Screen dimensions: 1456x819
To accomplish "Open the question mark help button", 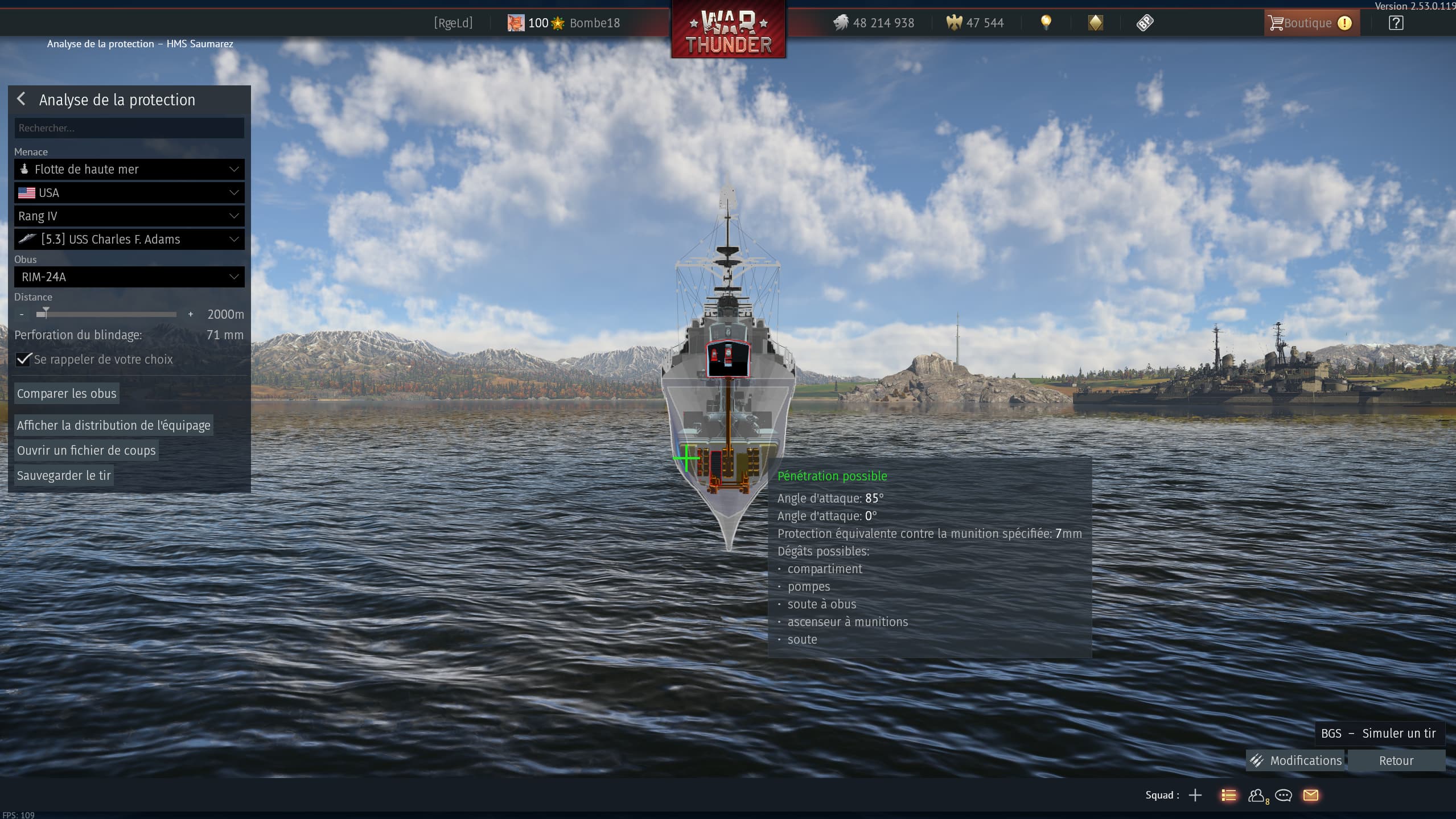I will coord(1396,23).
